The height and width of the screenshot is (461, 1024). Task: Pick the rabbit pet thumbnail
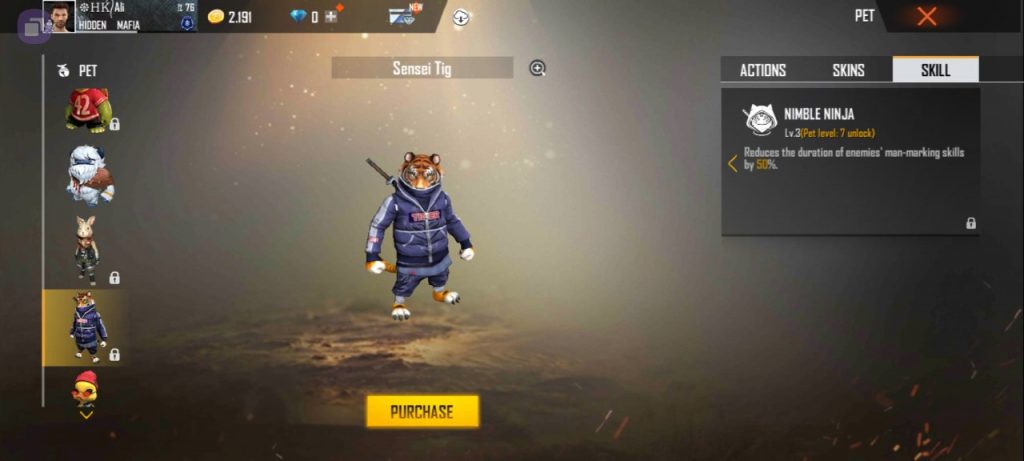click(86, 250)
